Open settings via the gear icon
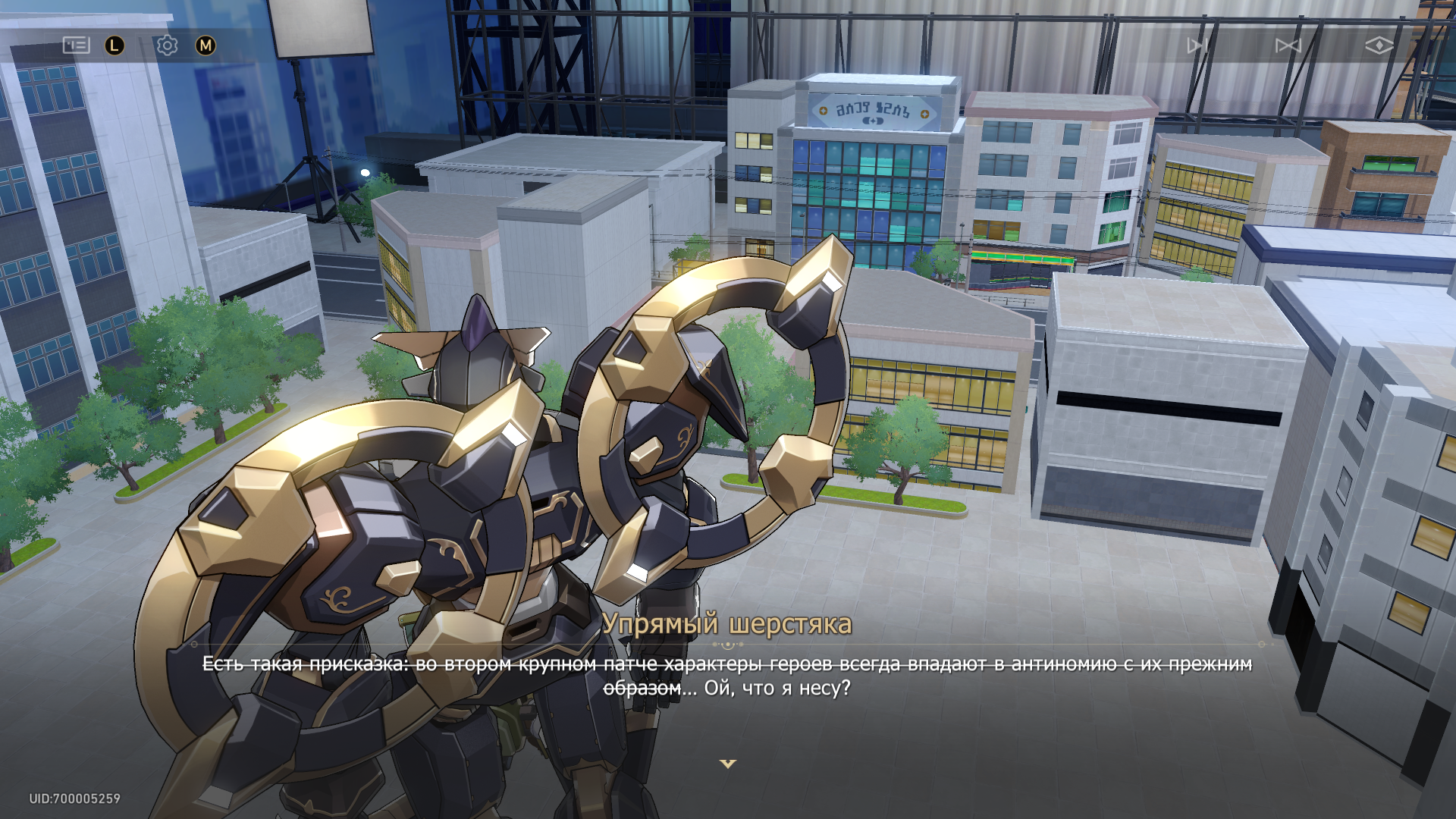Viewport: 1456px width, 819px height. pyautogui.click(x=167, y=45)
